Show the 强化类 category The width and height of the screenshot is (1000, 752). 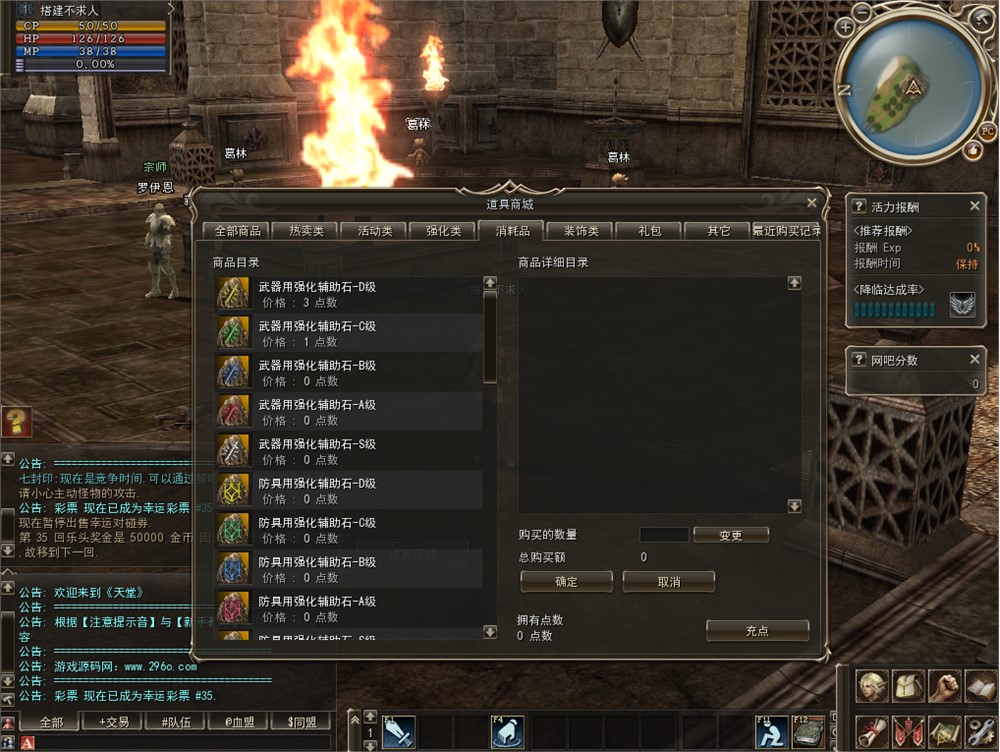(443, 231)
